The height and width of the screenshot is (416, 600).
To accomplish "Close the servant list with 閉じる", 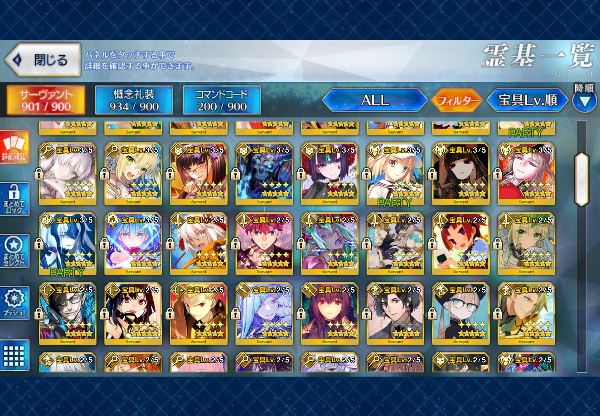I will [x=42, y=60].
